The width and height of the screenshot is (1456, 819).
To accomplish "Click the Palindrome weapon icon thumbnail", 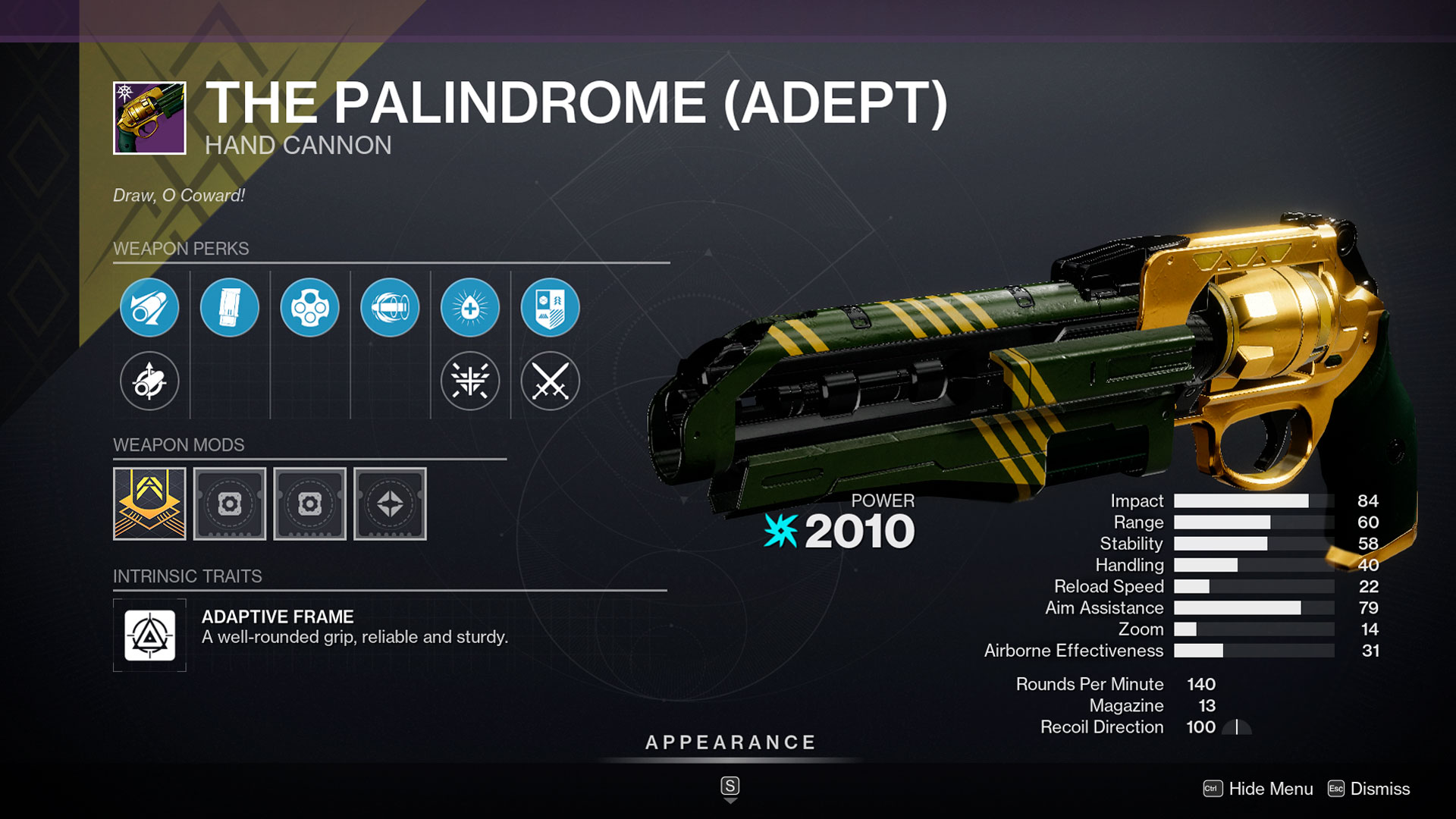I will (149, 118).
